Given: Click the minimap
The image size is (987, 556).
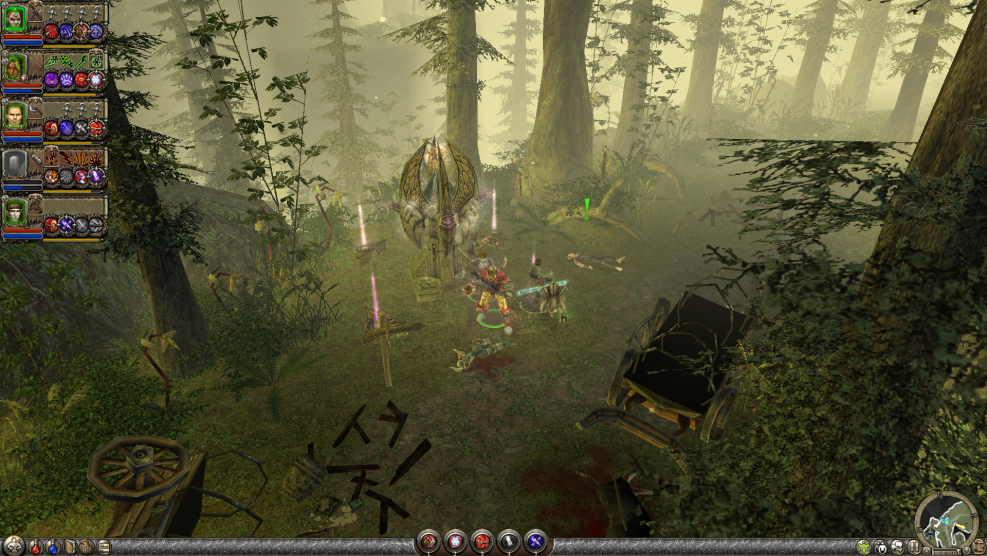Looking at the screenshot, I should (x=946, y=519).
